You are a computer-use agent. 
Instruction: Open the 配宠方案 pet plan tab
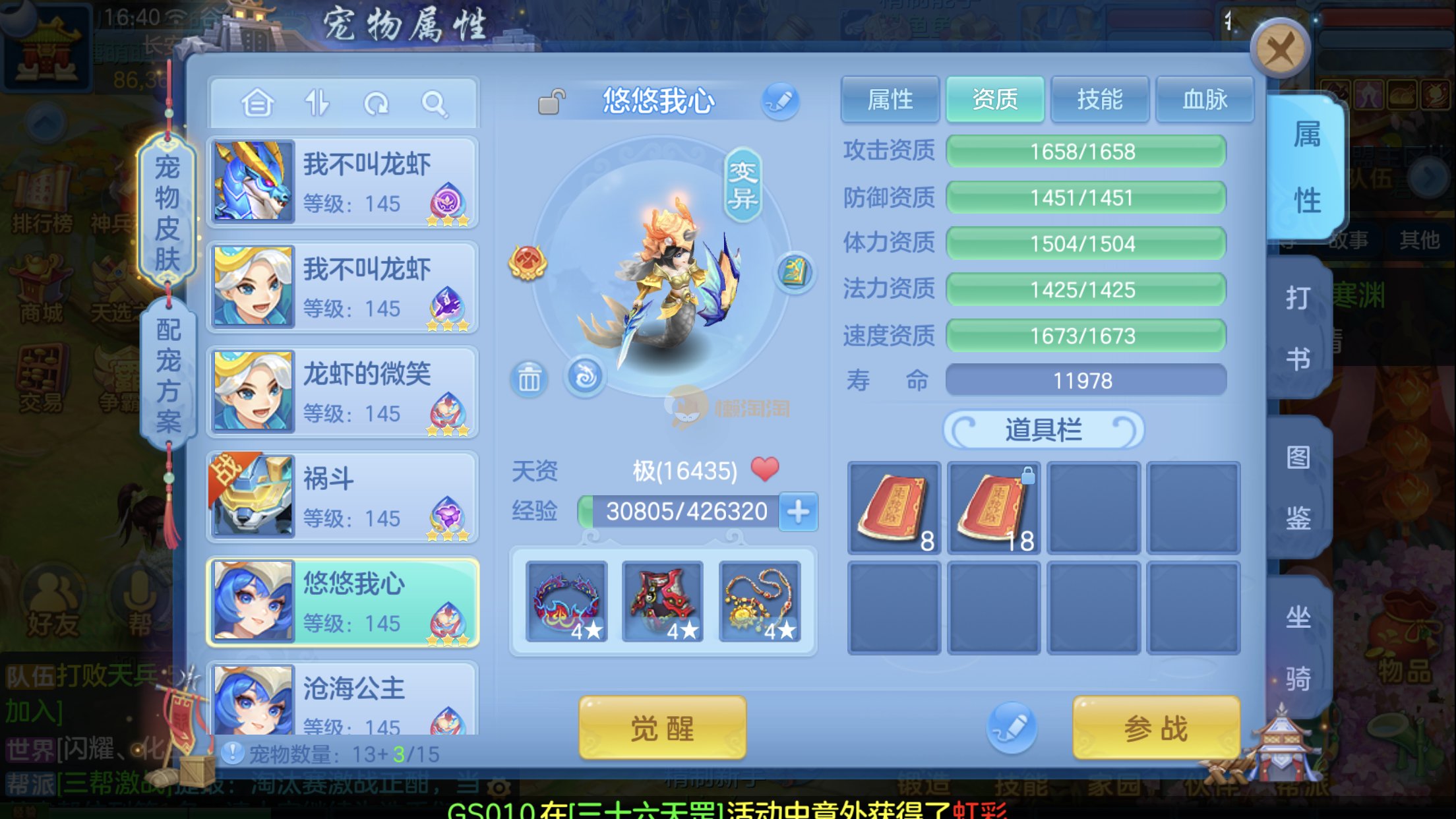168,375
